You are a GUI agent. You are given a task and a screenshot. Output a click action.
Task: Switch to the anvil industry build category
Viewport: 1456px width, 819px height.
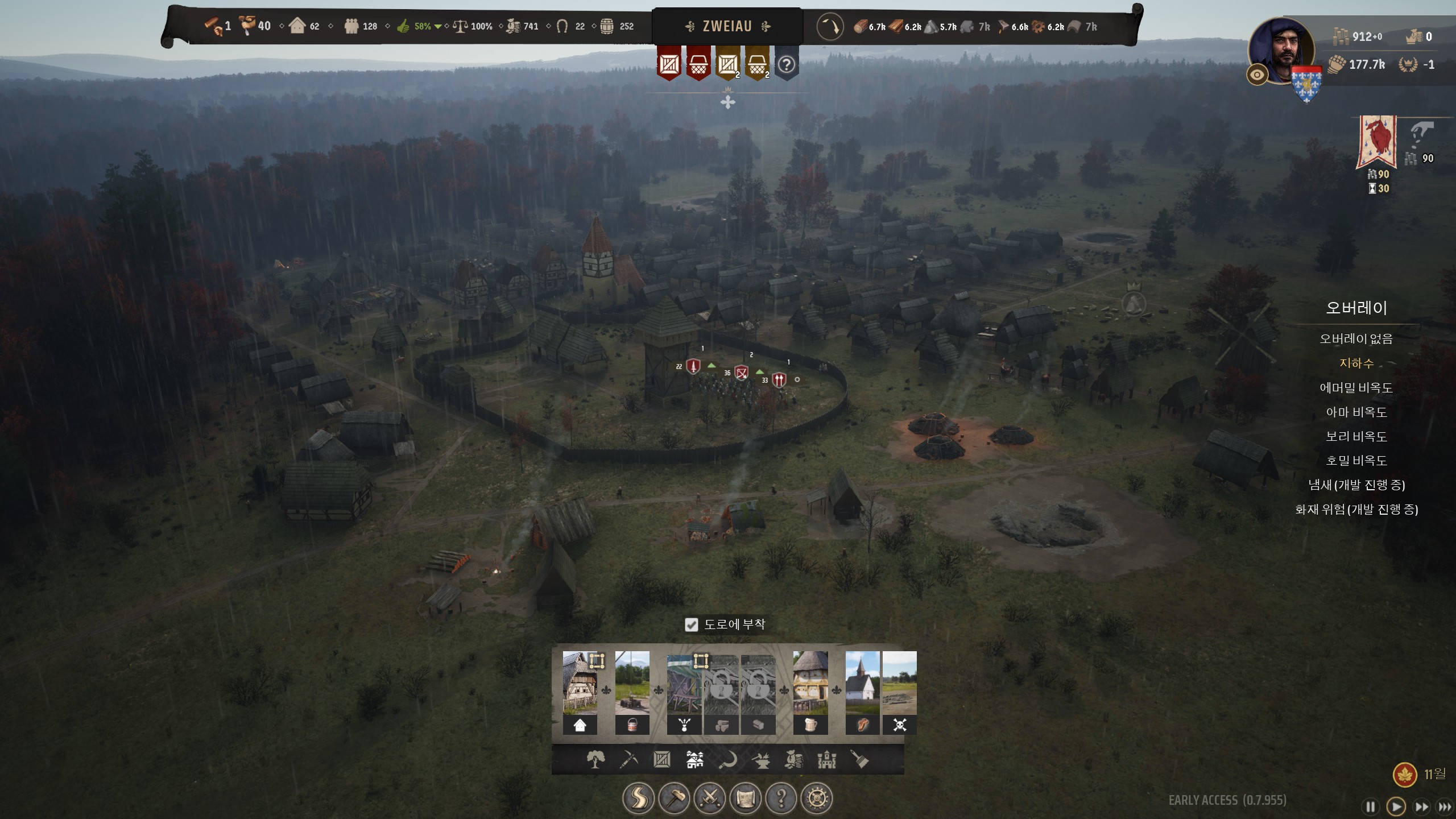tap(761, 759)
